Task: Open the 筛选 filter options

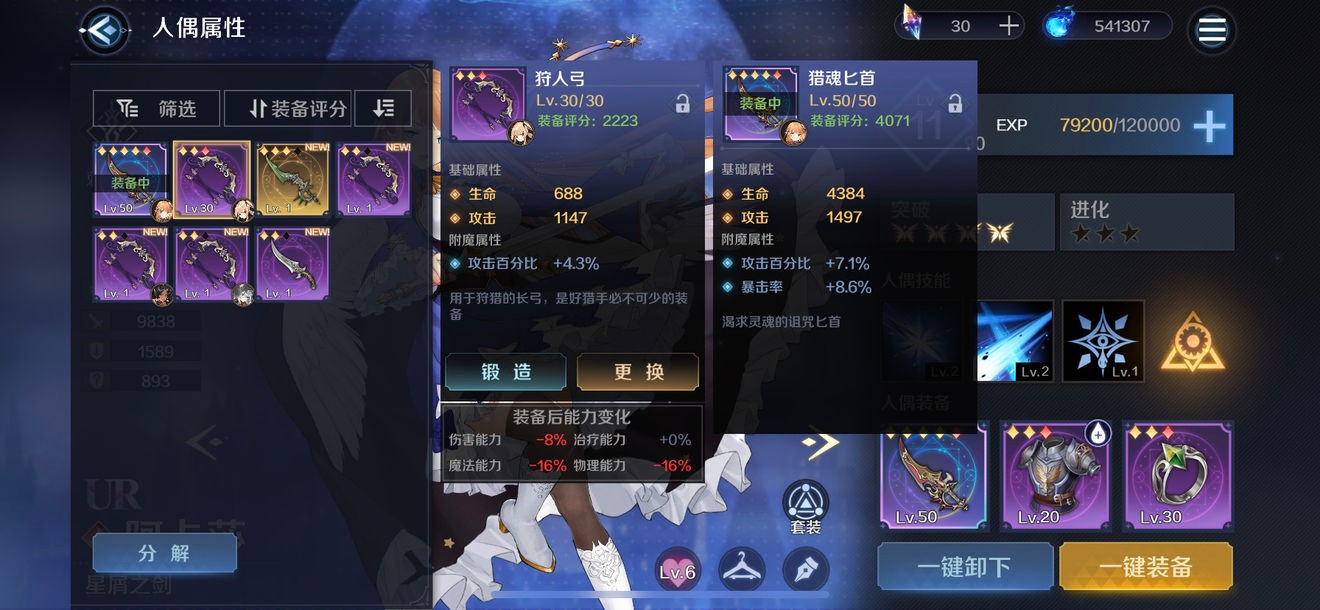Action: pos(156,109)
